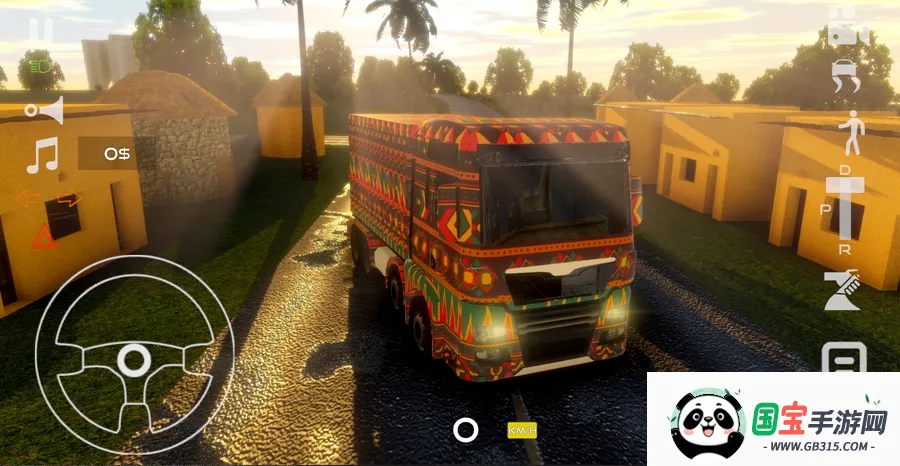Toggle the green headlights icon
The image size is (900, 466).
click(40, 68)
